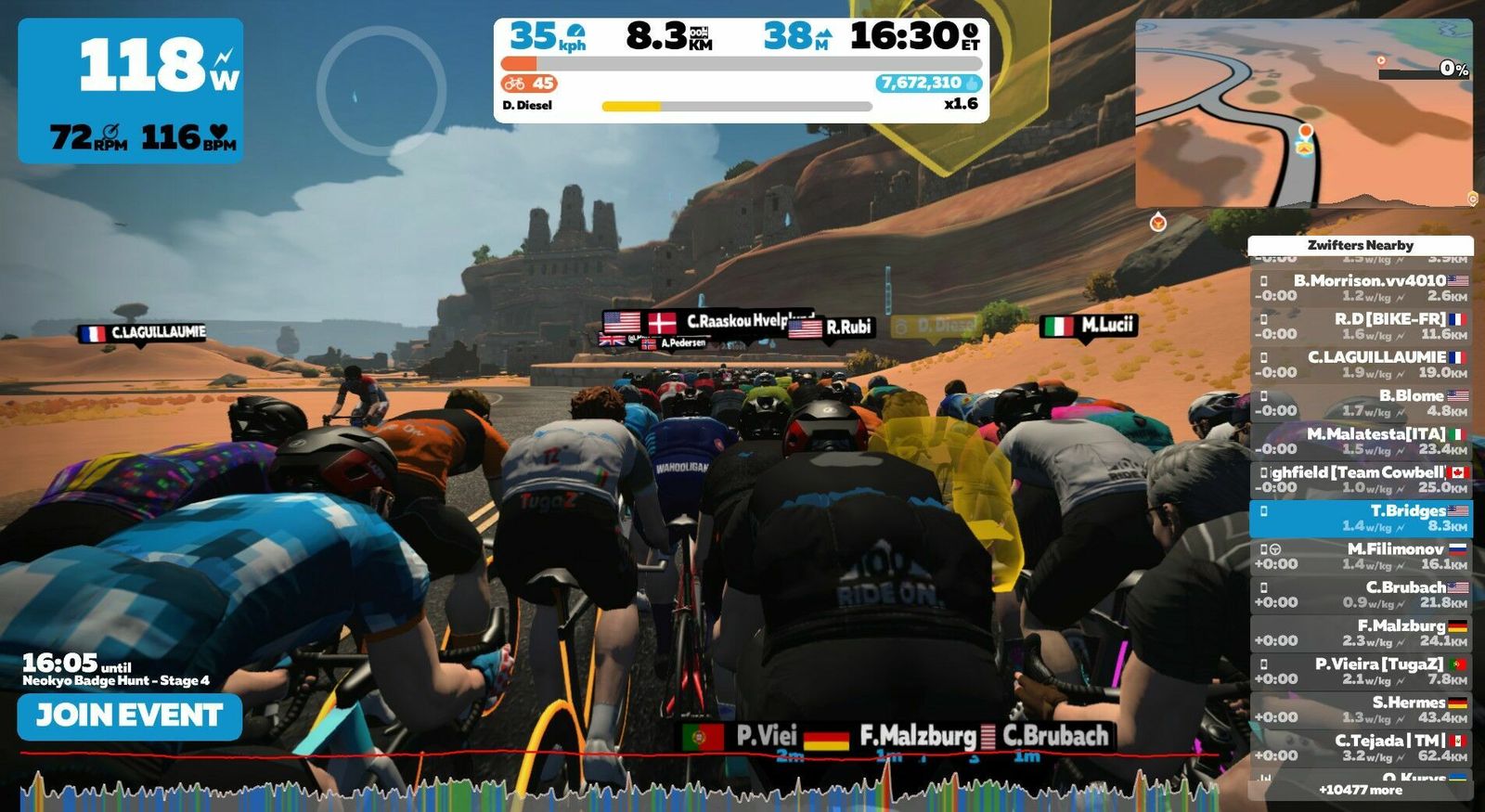Click the highlighted T.Bridges rider row

click(x=1361, y=518)
